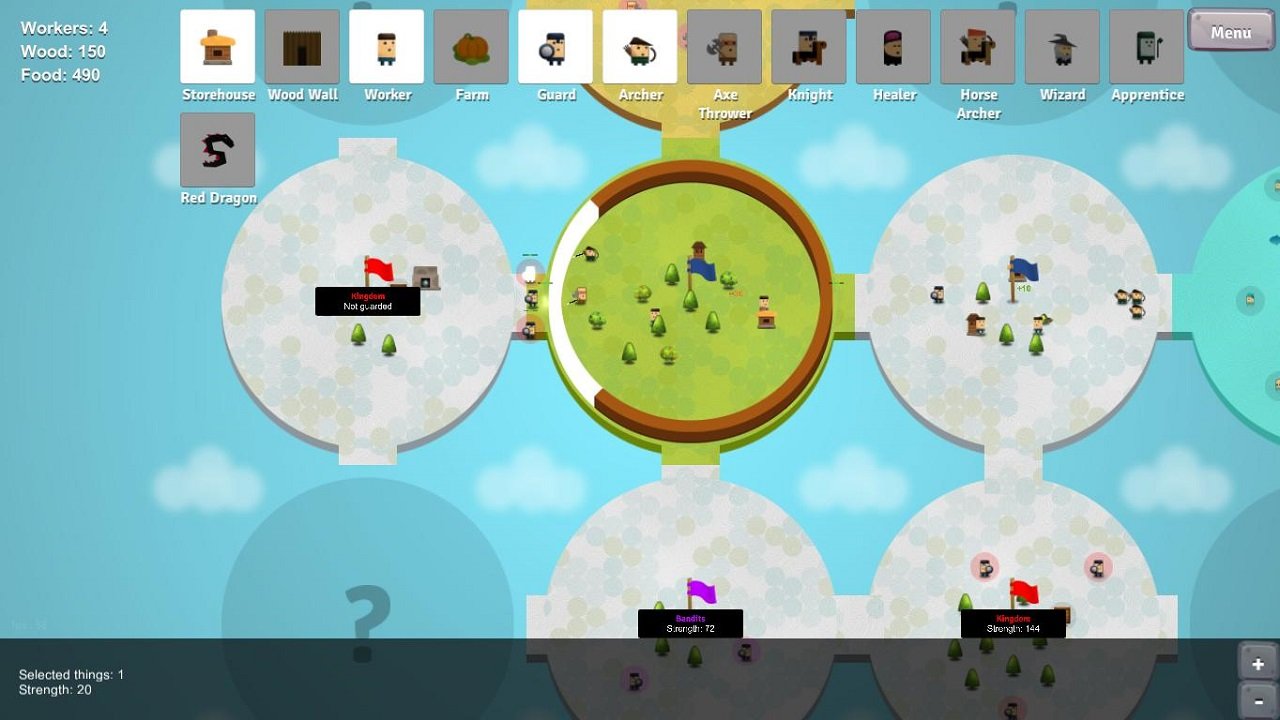Viewport: 1280px width, 720px height.
Task: Select the Guard unit icon
Action: 556,47
